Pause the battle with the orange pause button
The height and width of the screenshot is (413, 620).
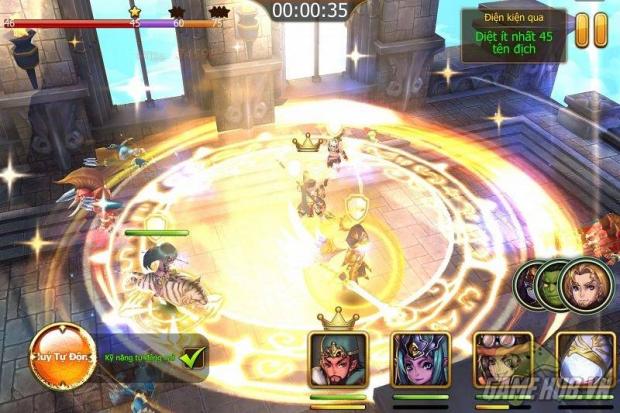591,30
